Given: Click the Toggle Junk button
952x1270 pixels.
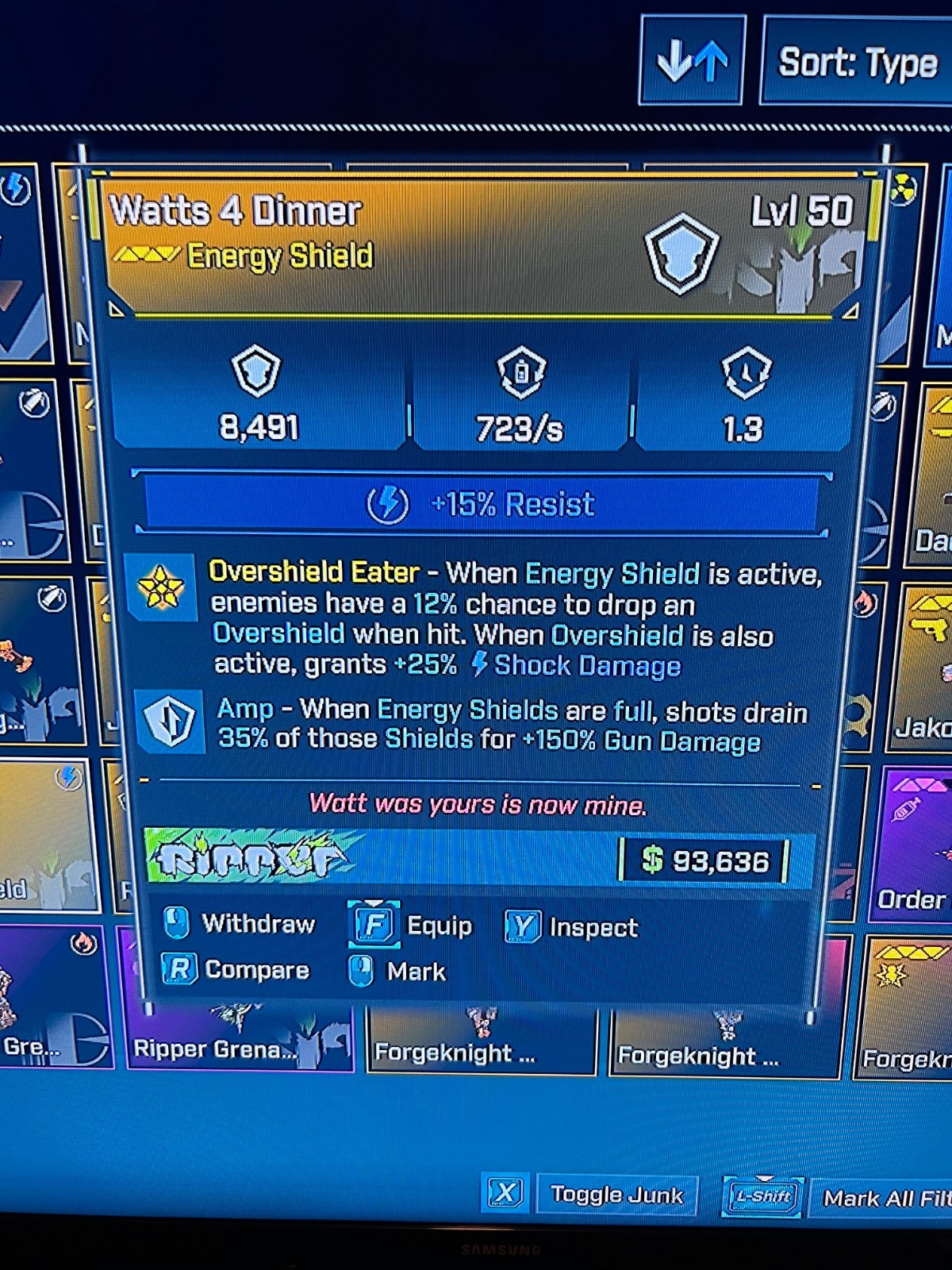Looking at the screenshot, I should [616, 1195].
